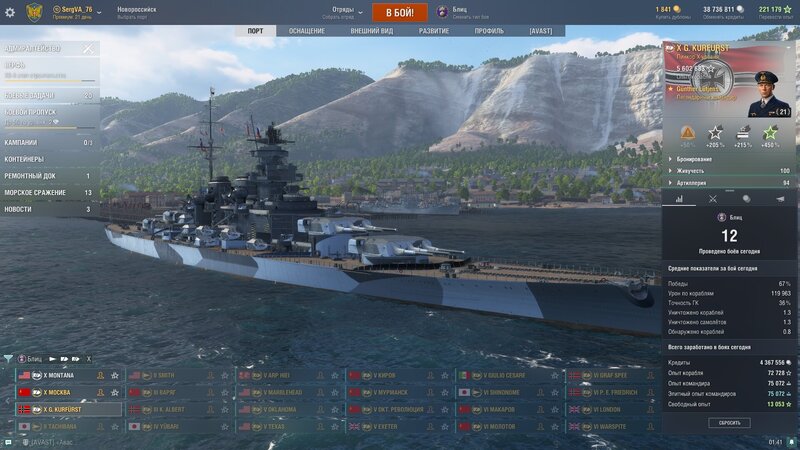Show the ПРОФИЛЬ tab

point(489,31)
